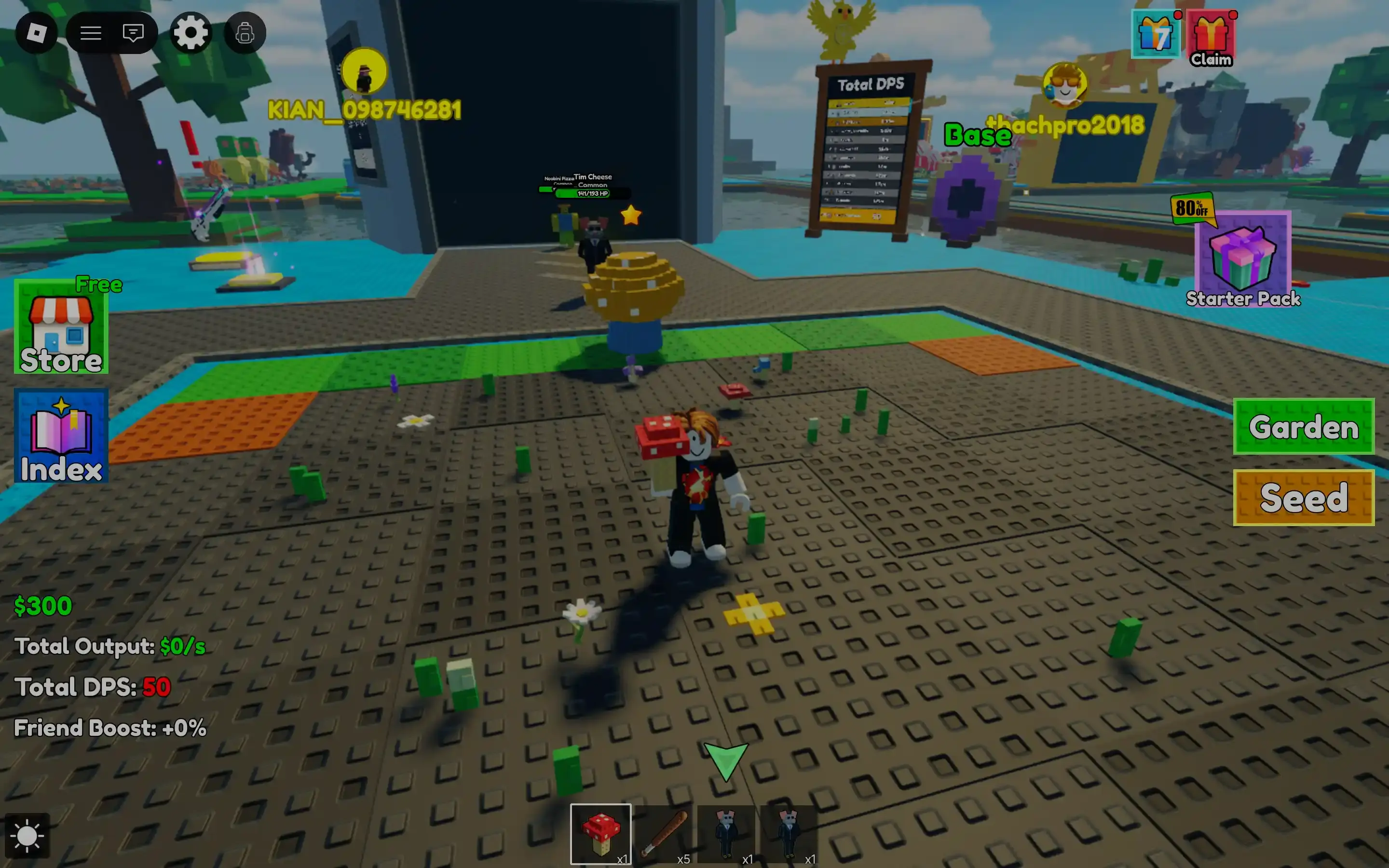Open the blue gift with number 7
The height and width of the screenshot is (868, 1389).
[1156, 34]
